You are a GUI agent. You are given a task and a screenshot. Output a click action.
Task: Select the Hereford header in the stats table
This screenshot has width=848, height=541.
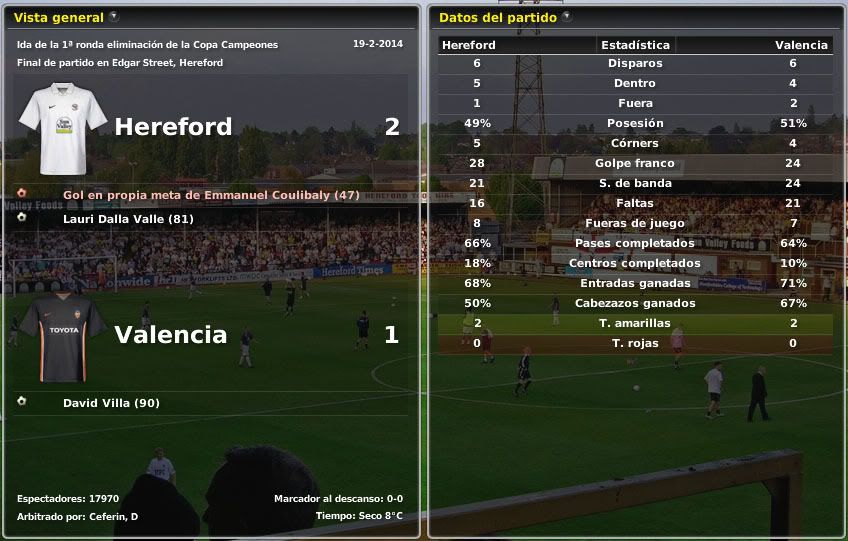(469, 45)
